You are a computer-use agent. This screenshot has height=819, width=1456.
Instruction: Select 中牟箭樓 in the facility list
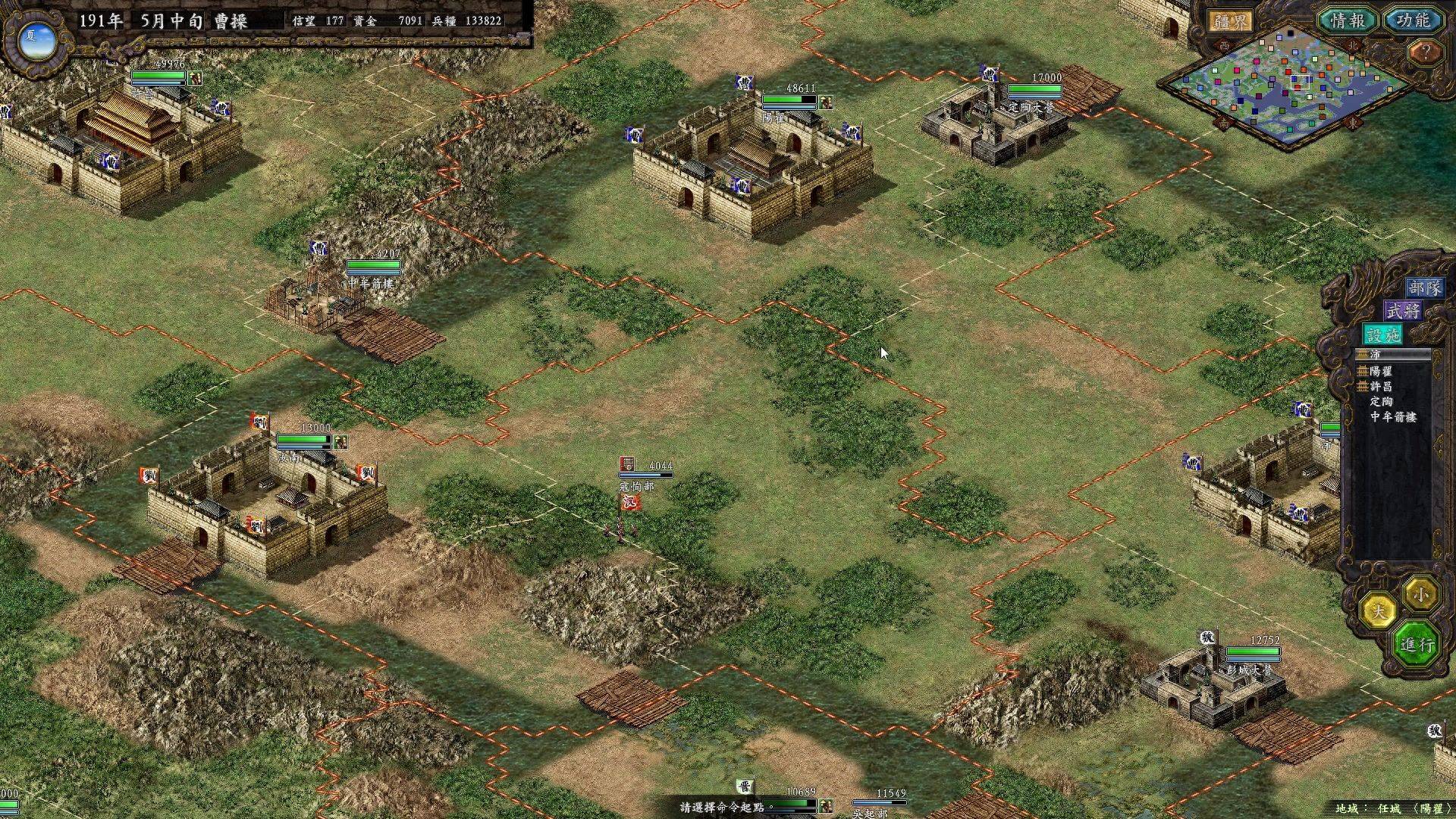(1392, 416)
